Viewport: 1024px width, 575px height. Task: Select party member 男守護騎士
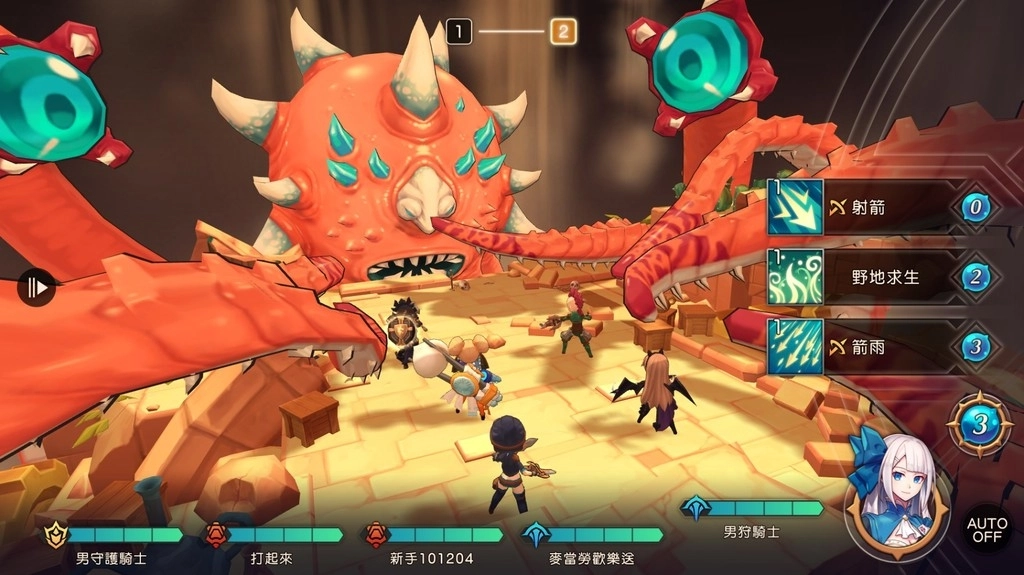coord(111,545)
